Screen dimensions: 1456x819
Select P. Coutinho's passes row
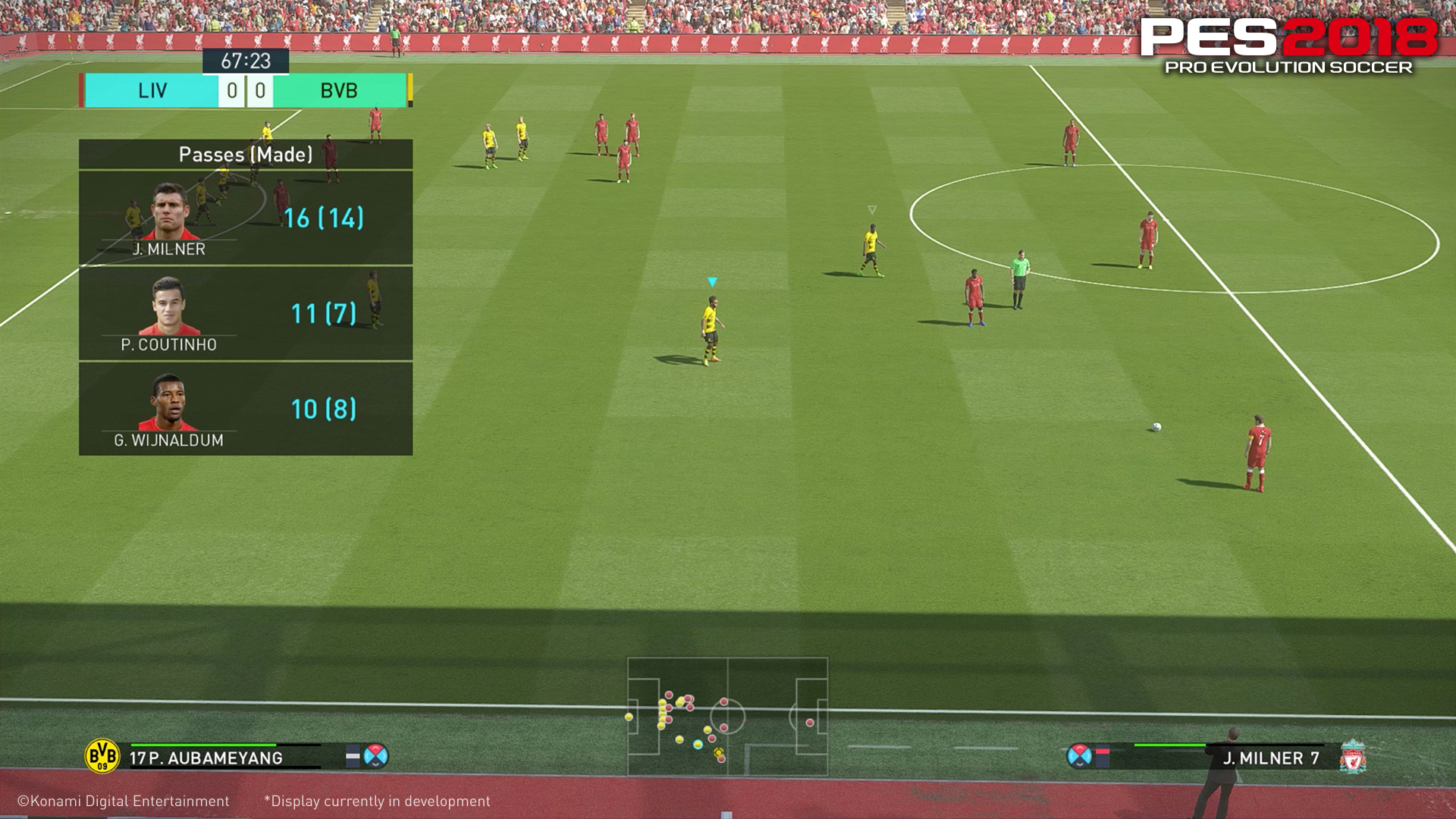click(246, 313)
